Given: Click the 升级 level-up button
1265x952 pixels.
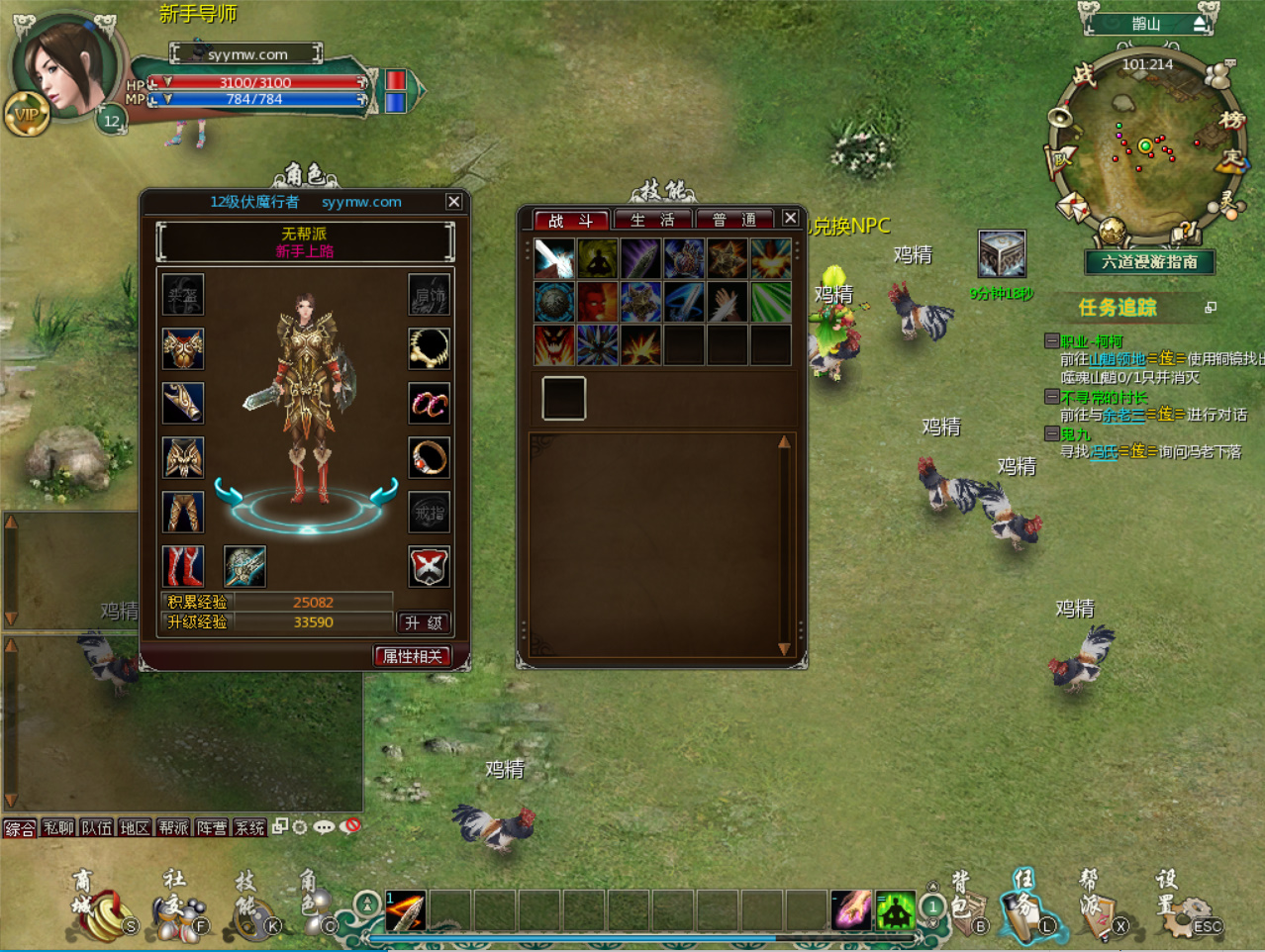Looking at the screenshot, I should point(424,622).
